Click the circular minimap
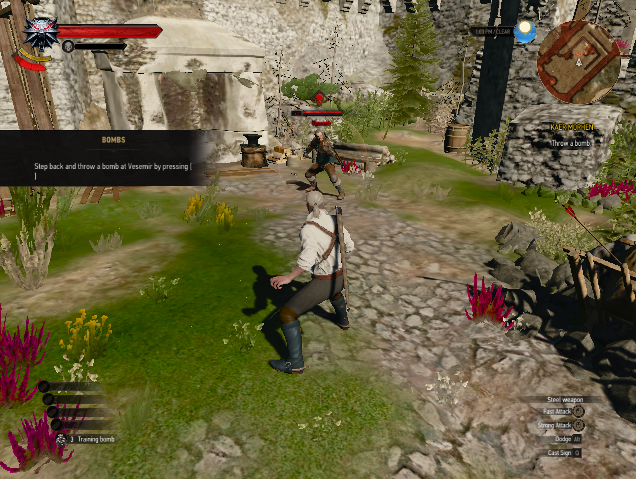Viewport: 636px width, 479px height. 578,61
